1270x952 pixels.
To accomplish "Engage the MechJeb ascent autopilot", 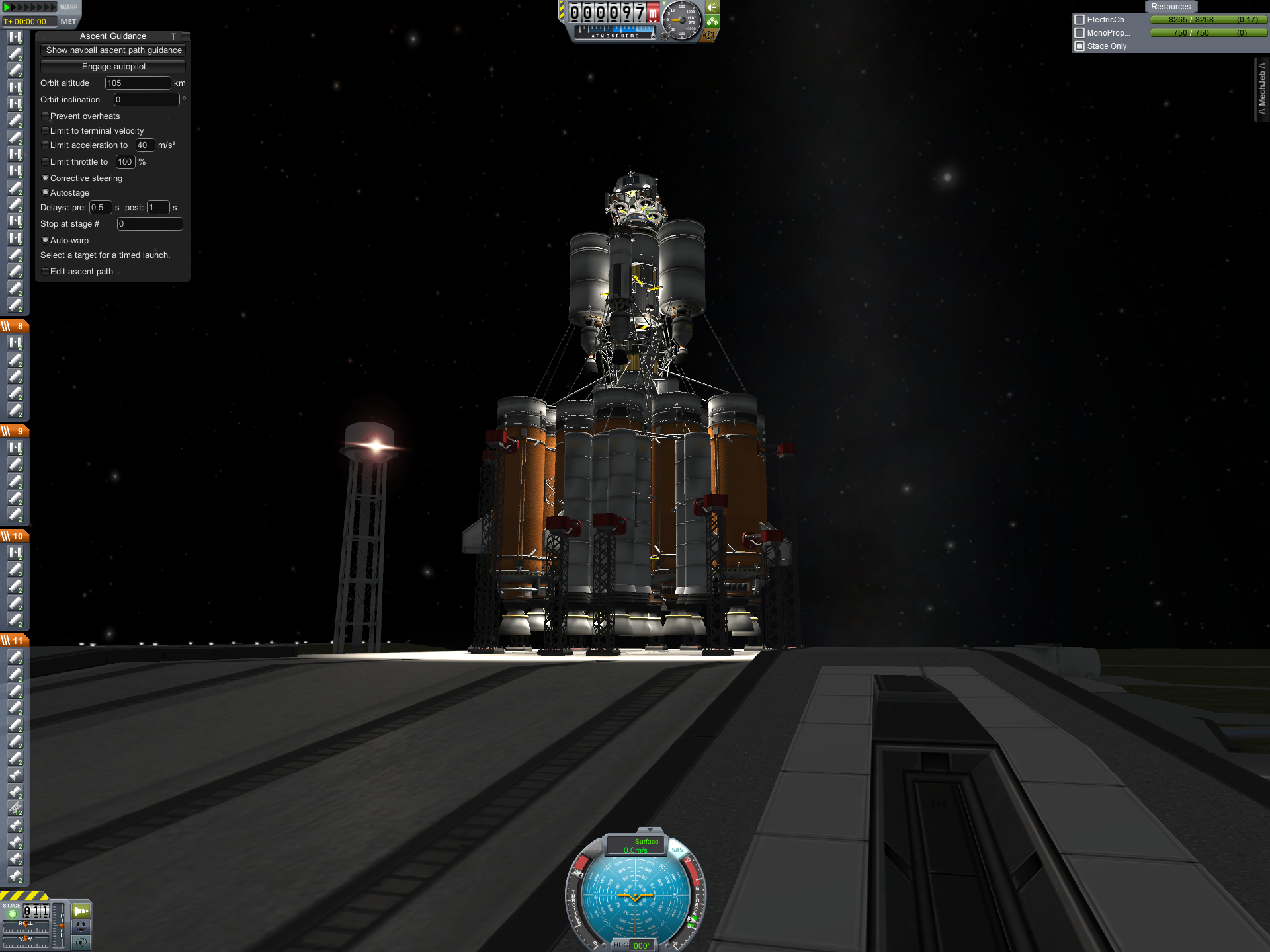I will (x=113, y=67).
